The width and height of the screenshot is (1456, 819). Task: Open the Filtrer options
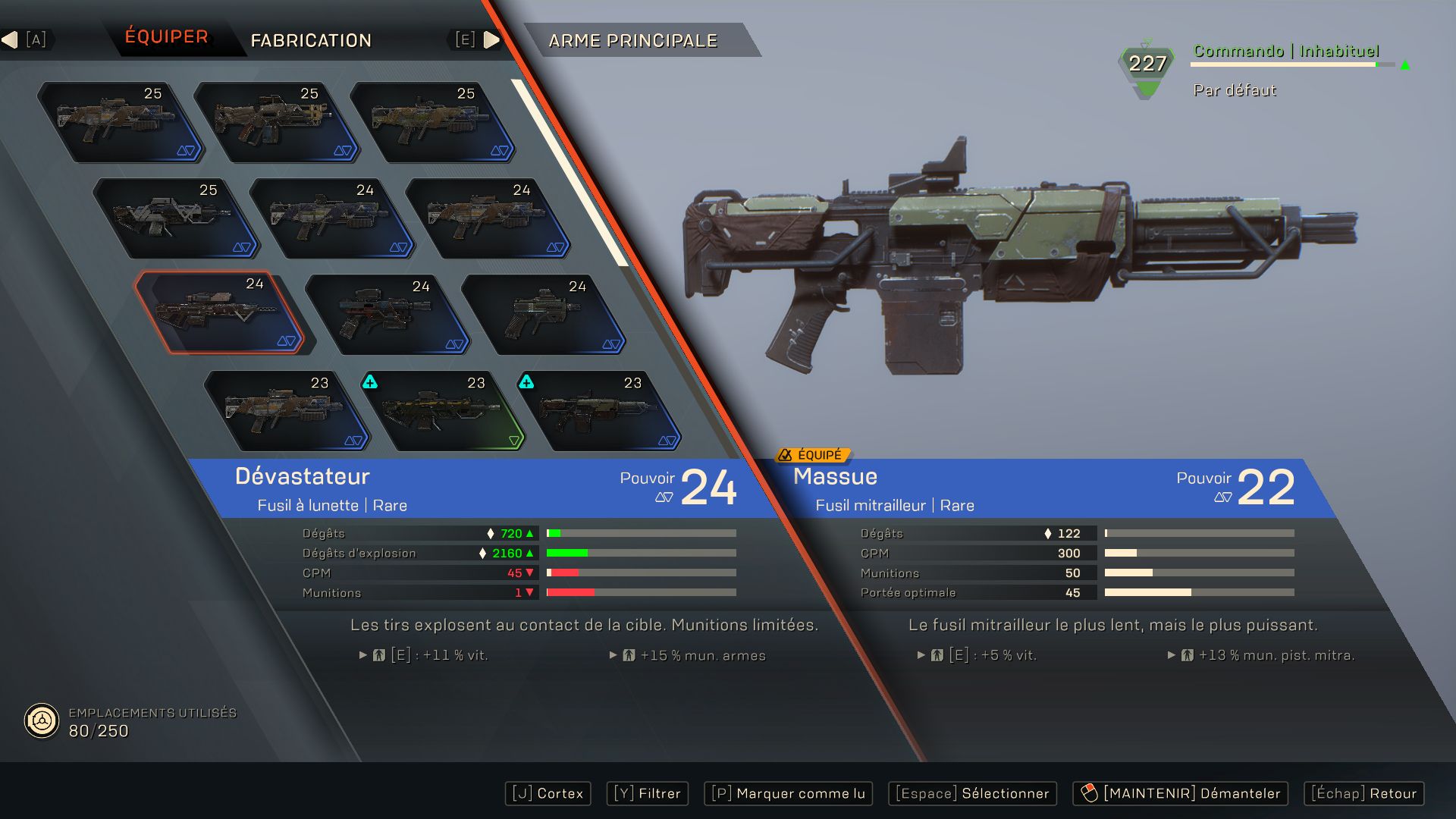tap(648, 793)
